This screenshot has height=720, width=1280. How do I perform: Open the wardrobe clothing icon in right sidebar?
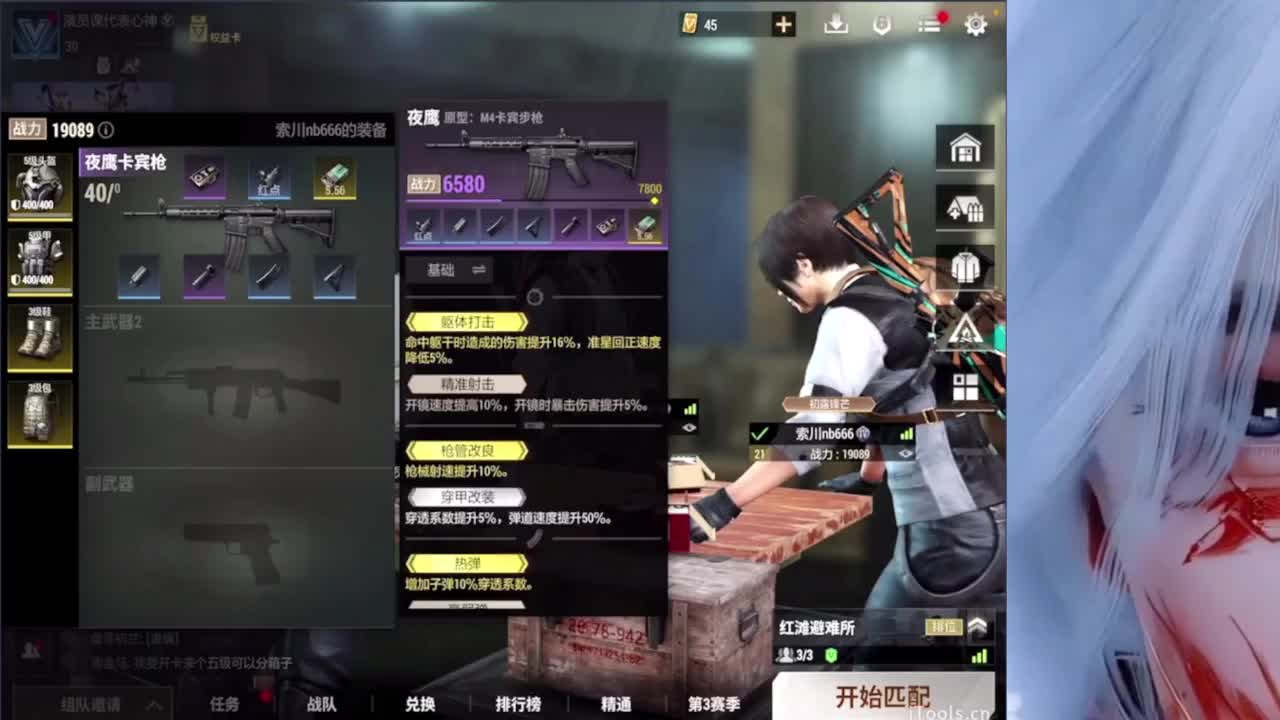[x=964, y=266]
